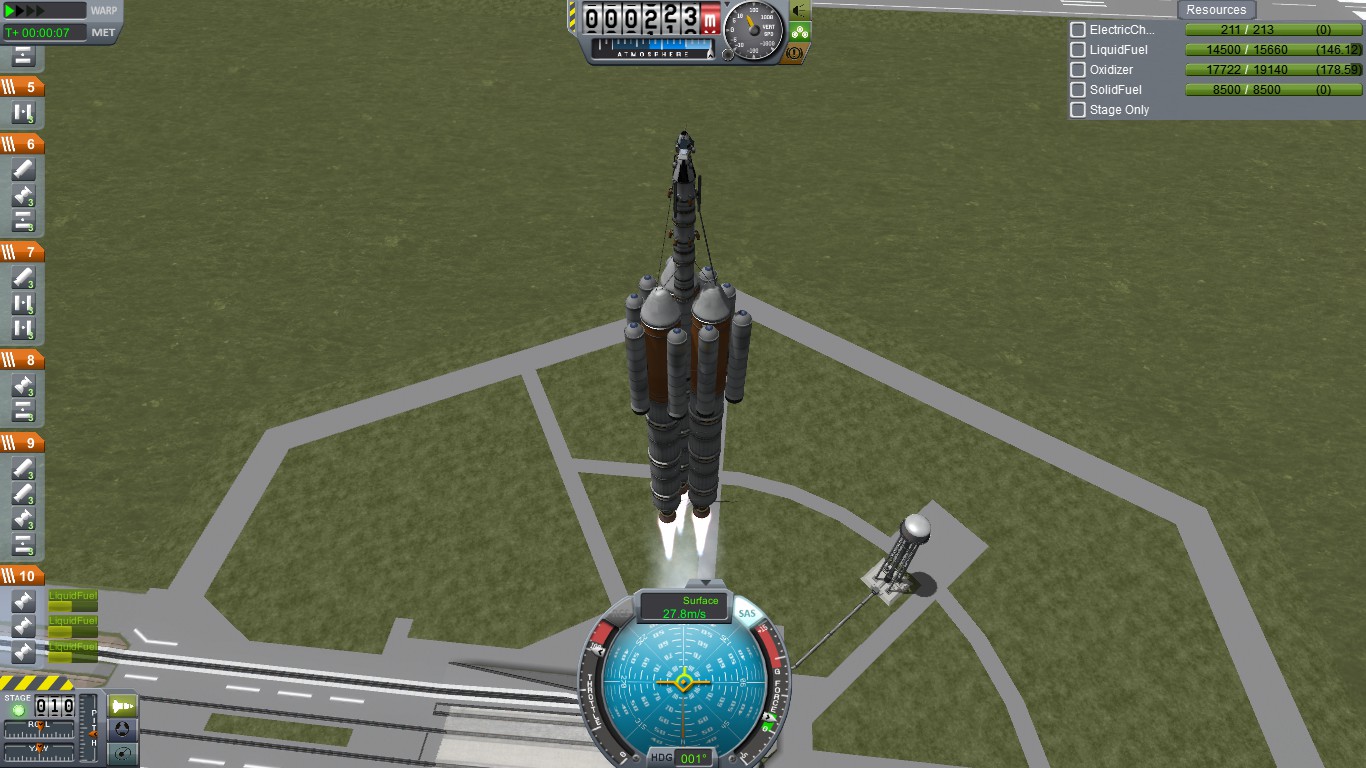Click the stage 7 orange label
Image resolution: width=1366 pixels, height=768 pixels.
point(22,252)
